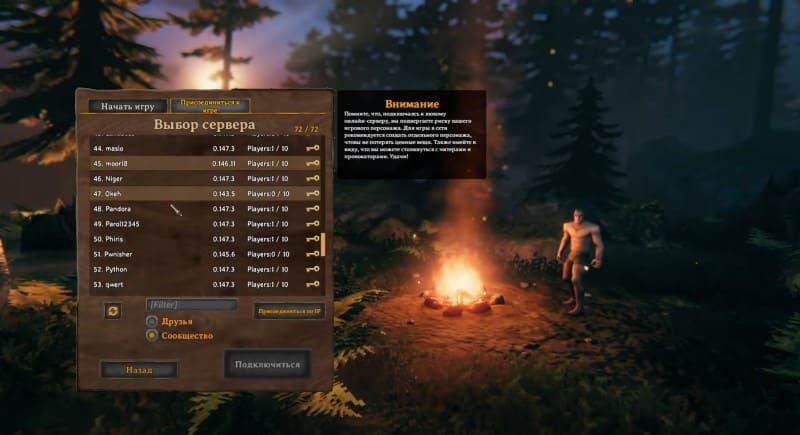Select the Pandora server
Image resolution: width=800 pixels, height=435 pixels.
(200, 209)
